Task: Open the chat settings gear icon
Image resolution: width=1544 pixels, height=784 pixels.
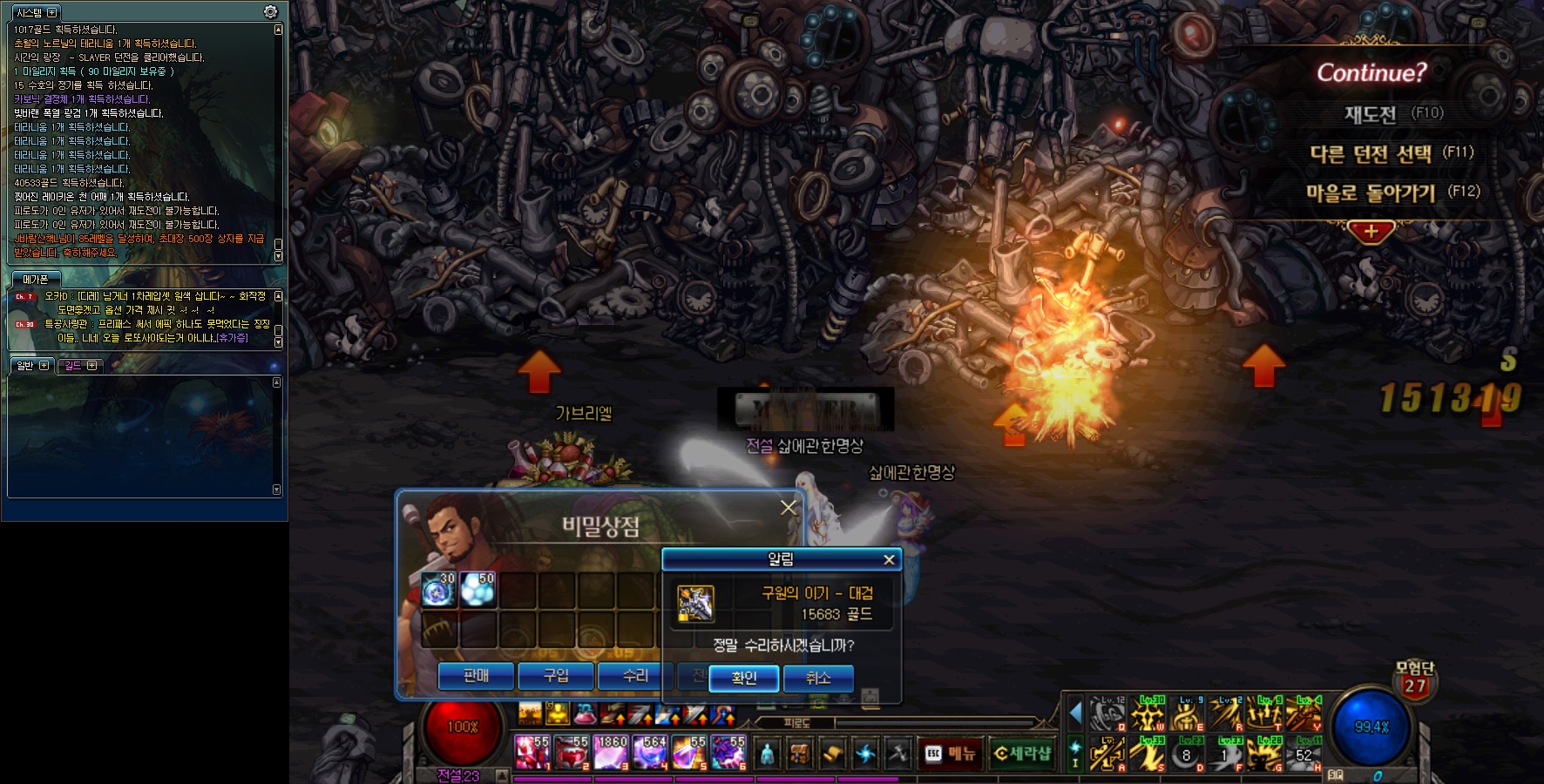Action: click(270, 11)
